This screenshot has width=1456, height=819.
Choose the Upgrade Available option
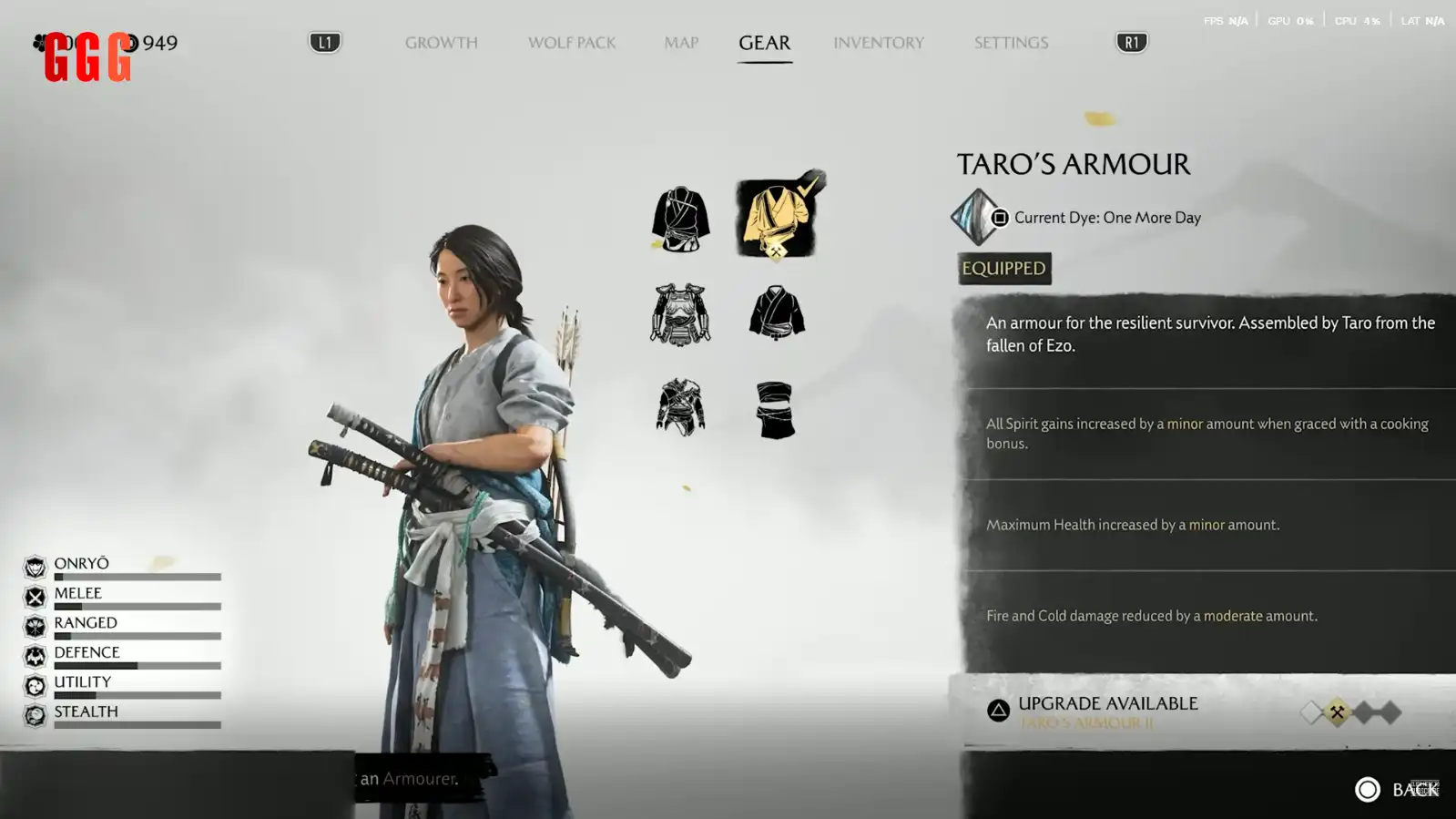1106,711
